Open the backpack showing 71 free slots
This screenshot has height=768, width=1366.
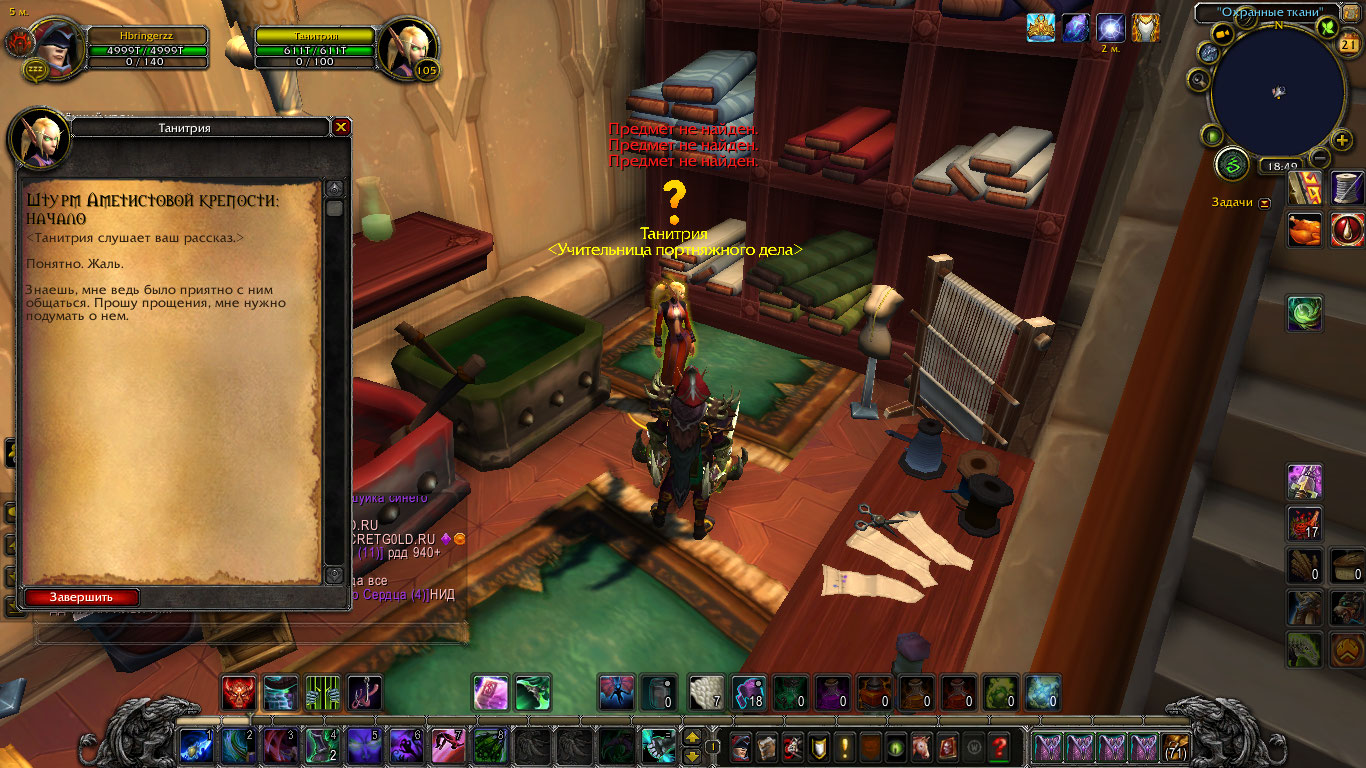(x=1176, y=746)
